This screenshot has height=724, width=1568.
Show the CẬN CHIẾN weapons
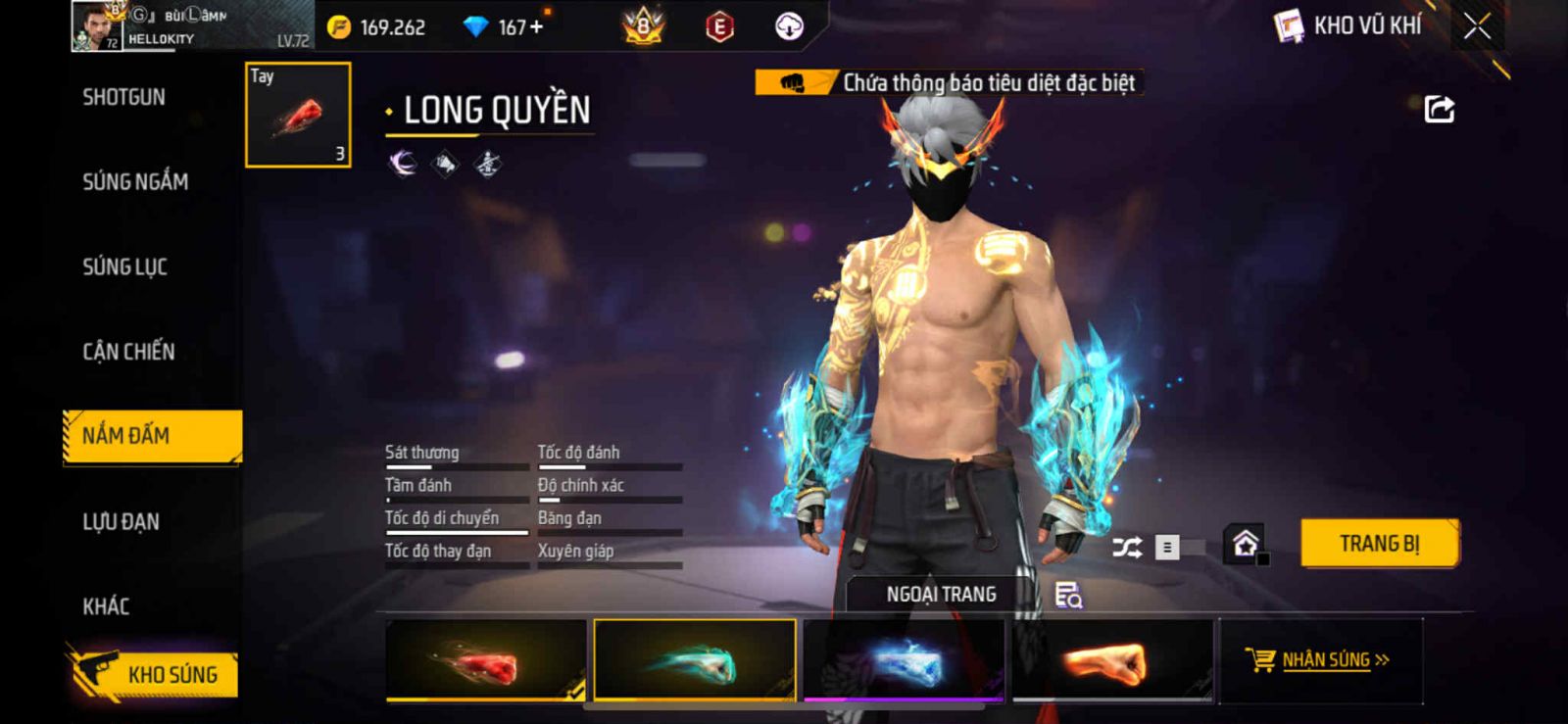coord(128,352)
